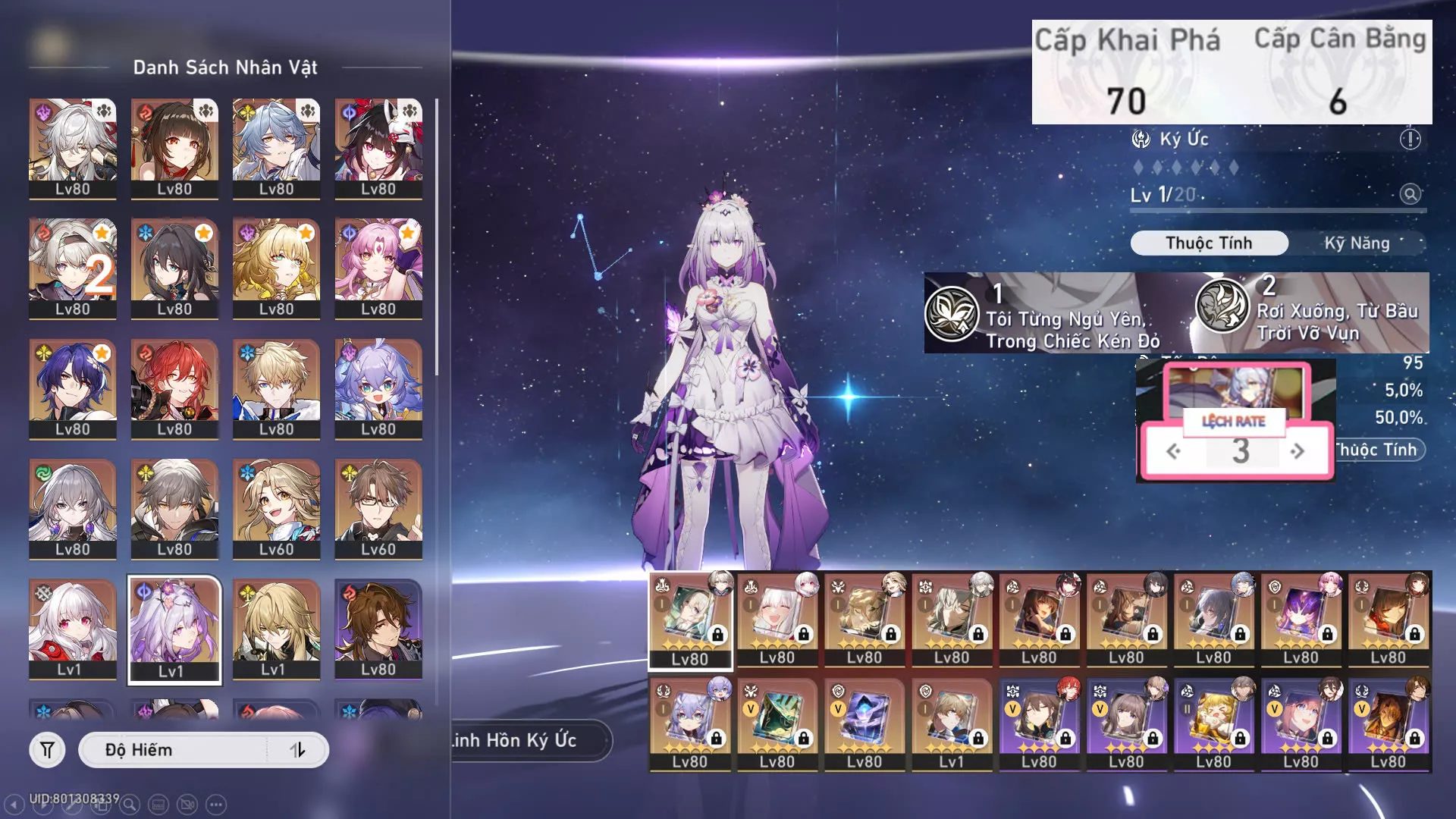Select the highlighted first Lv80 light cone
The image size is (1456, 819).
pyautogui.click(x=690, y=620)
